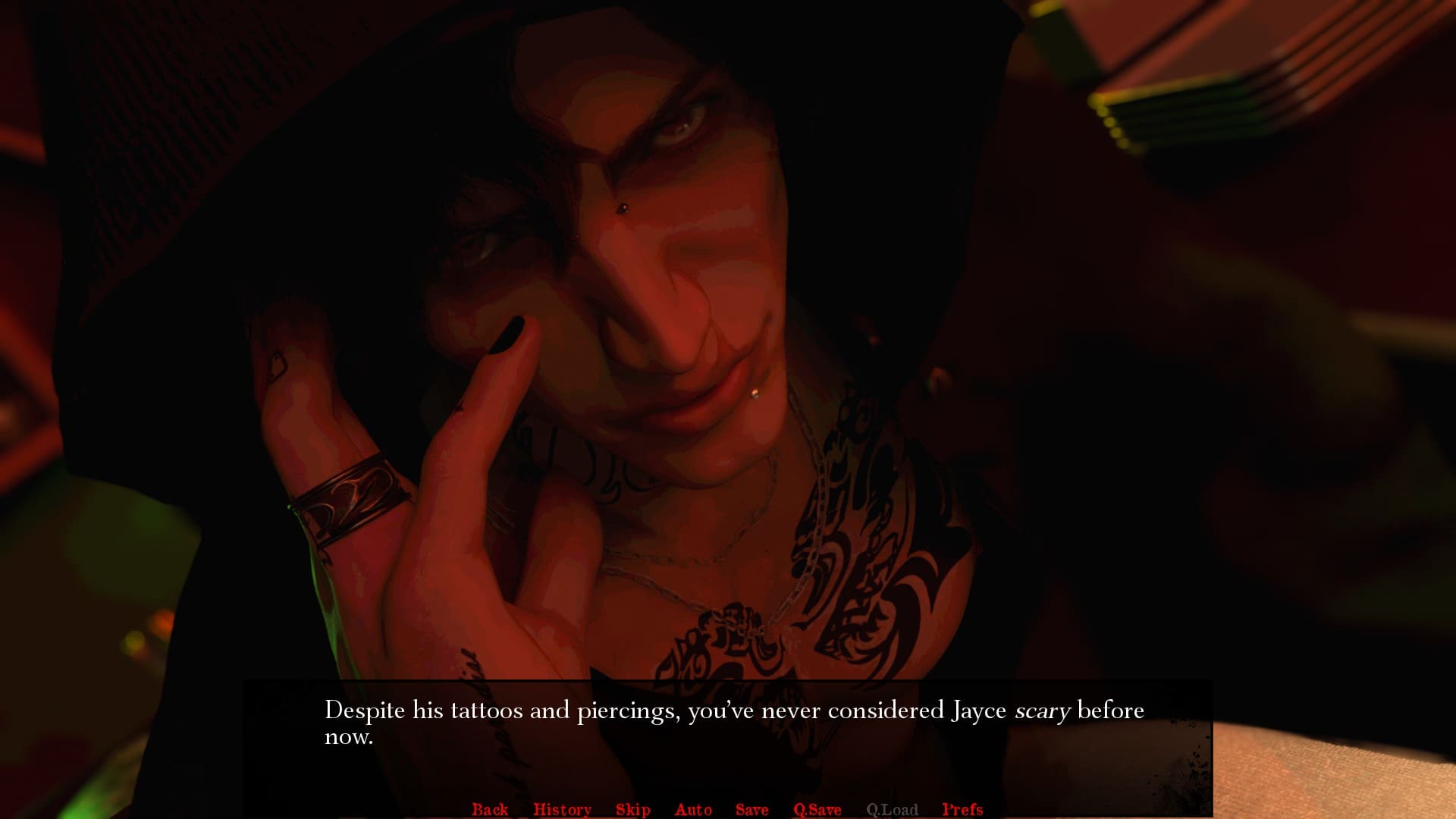1456x819 pixels.
Task: Open the History log
Action: (562, 809)
